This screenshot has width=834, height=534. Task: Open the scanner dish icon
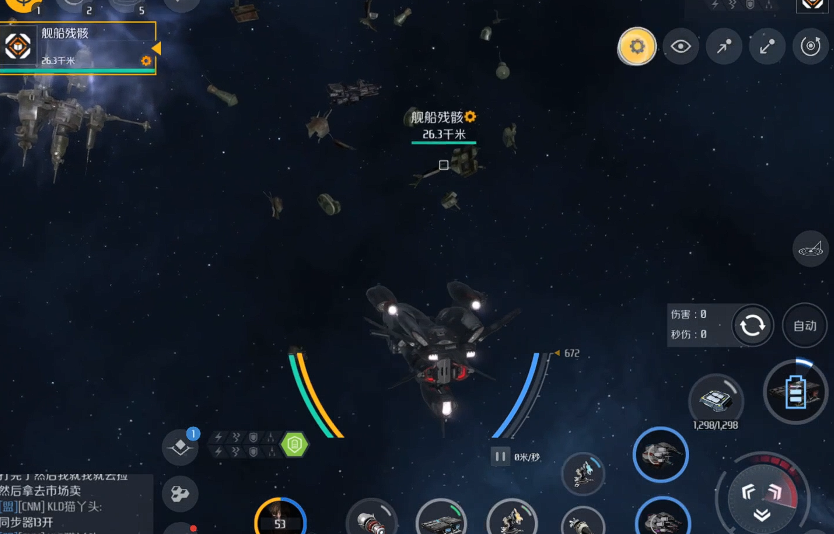(x=811, y=248)
